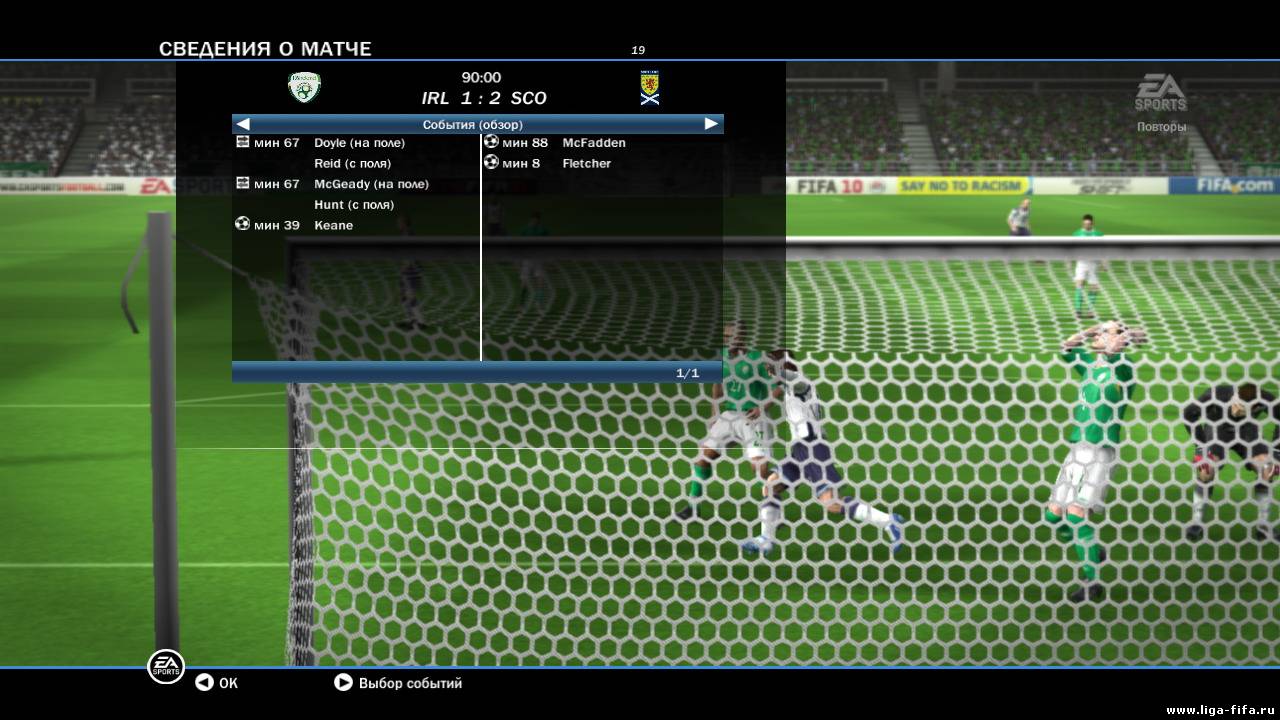Click the right arrow on the События header

tap(711, 124)
